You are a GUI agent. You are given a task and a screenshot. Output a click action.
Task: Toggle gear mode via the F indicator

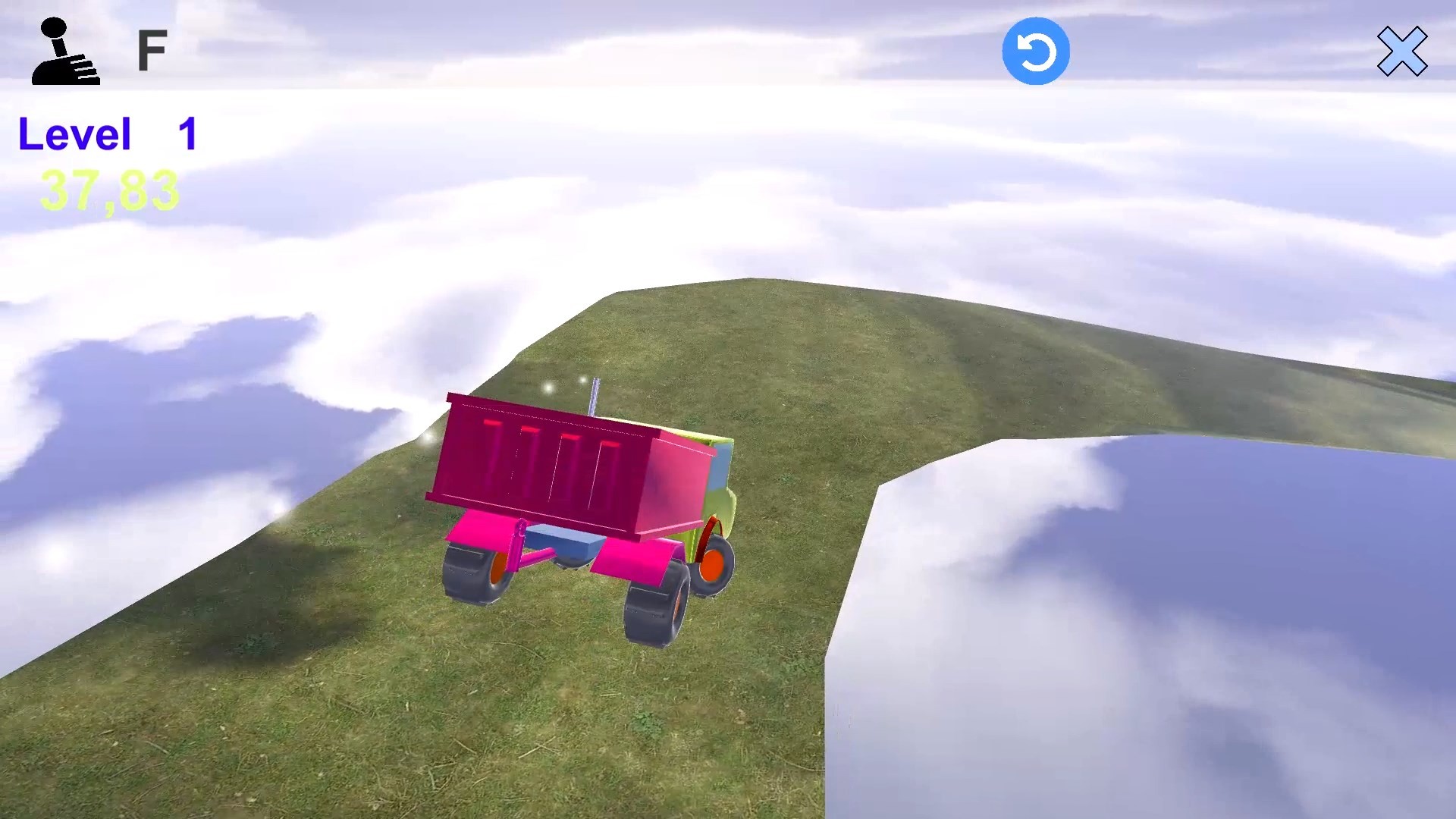point(153,49)
